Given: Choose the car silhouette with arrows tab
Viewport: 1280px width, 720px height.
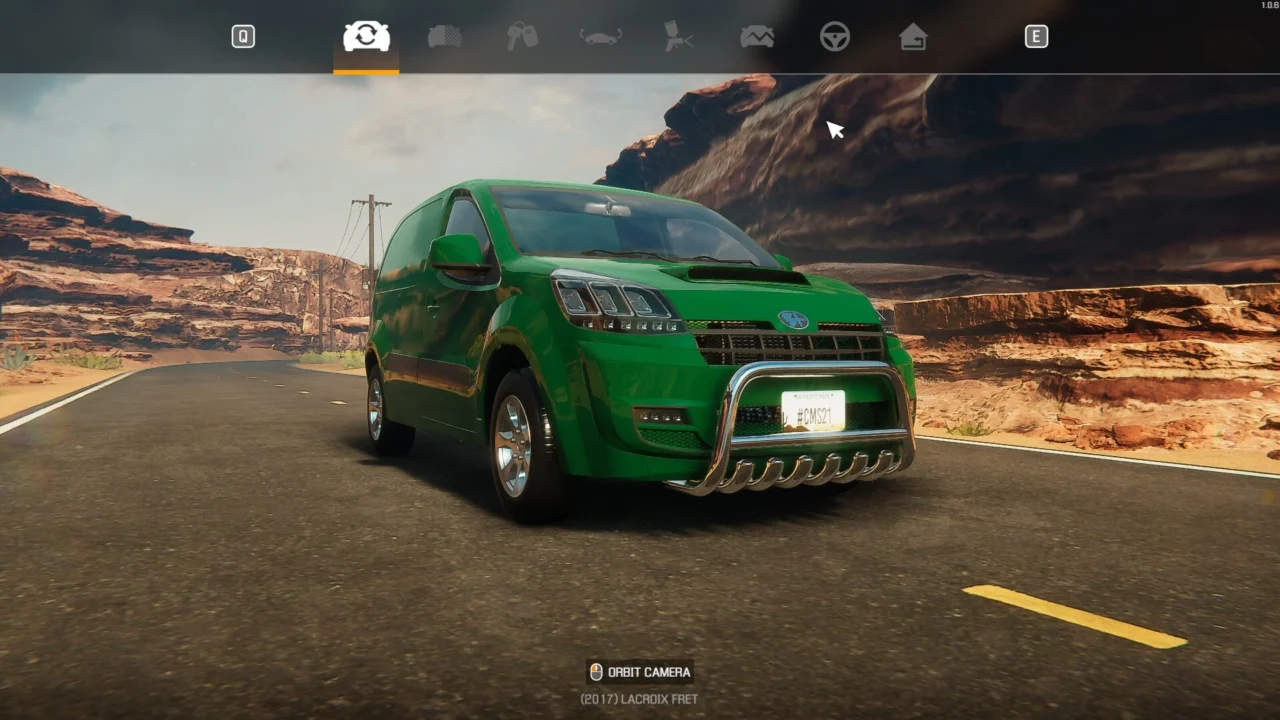Looking at the screenshot, I should coord(600,37).
